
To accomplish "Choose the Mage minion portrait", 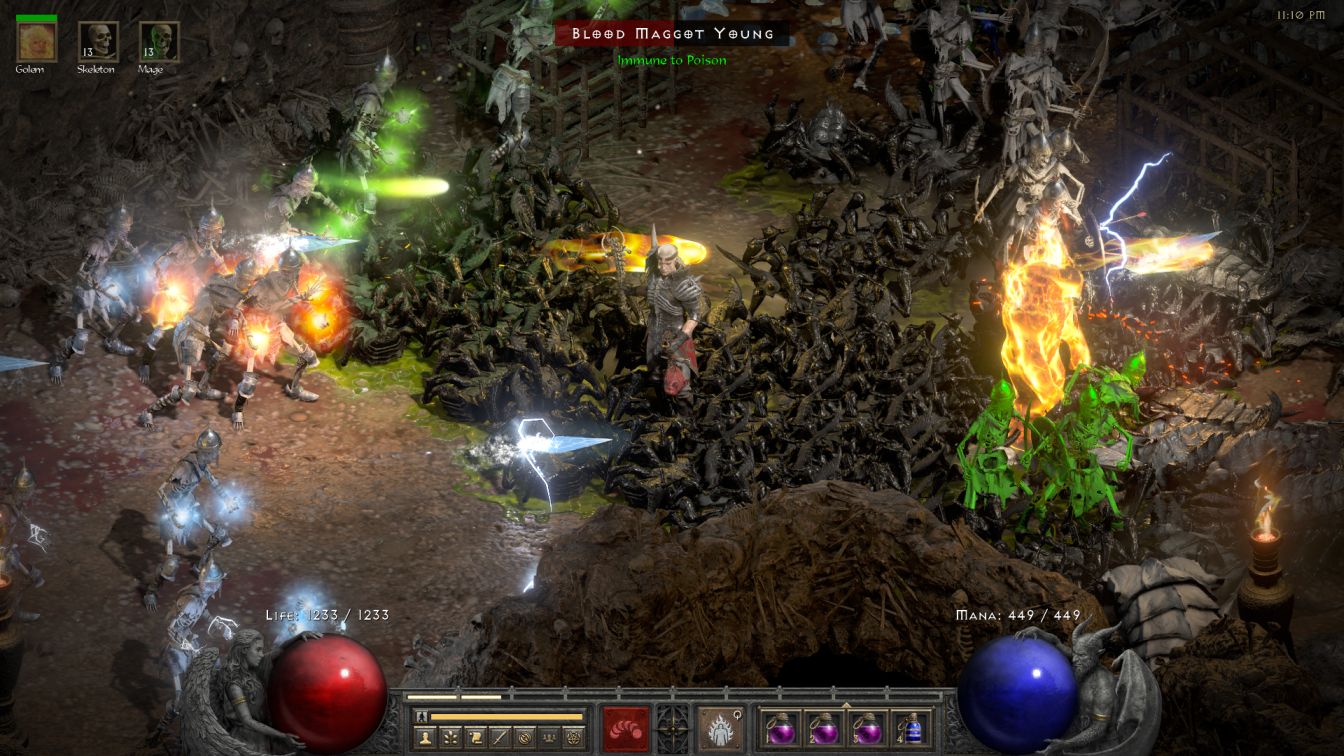I will click(x=159, y=42).
